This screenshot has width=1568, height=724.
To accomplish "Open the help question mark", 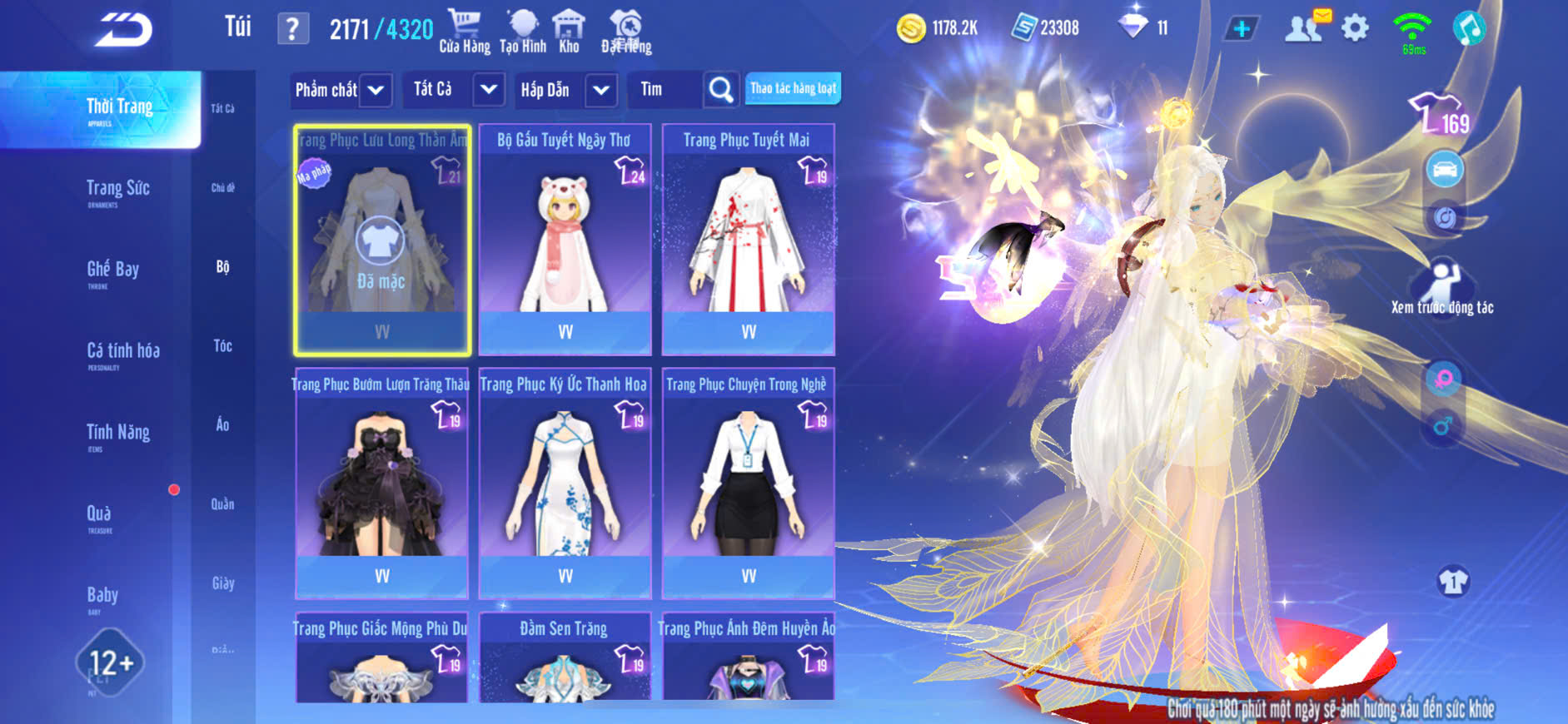I will (292, 29).
